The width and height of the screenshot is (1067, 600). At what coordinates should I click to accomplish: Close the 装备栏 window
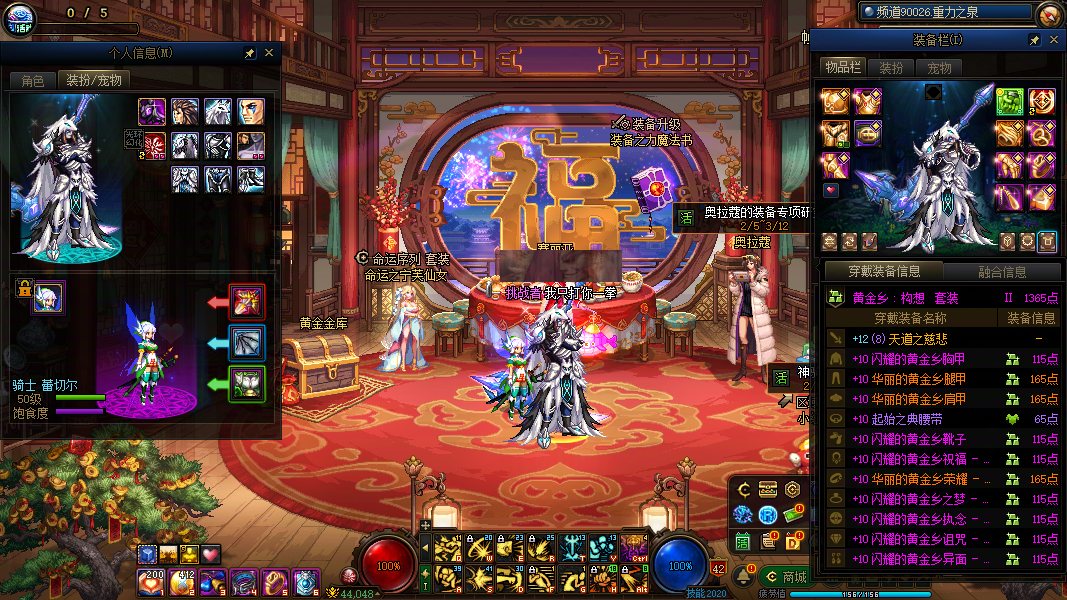[x=1054, y=40]
